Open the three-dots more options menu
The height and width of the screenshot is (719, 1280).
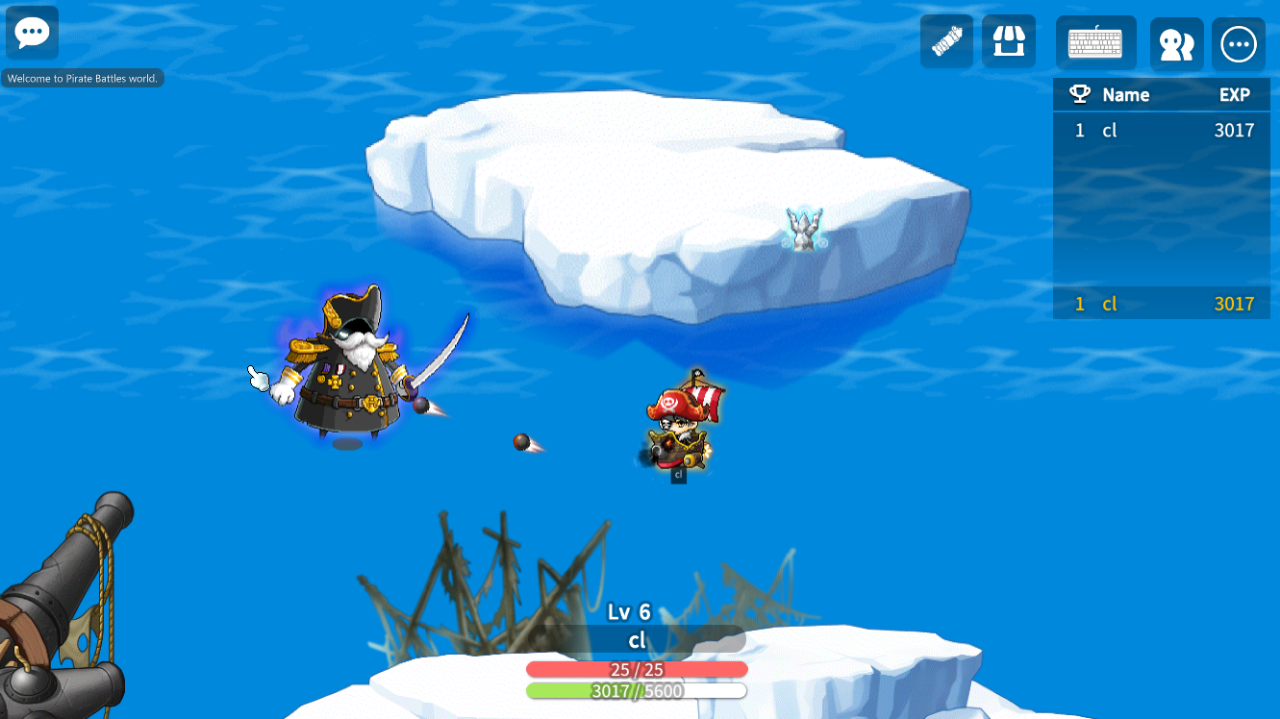[1238, 44]
